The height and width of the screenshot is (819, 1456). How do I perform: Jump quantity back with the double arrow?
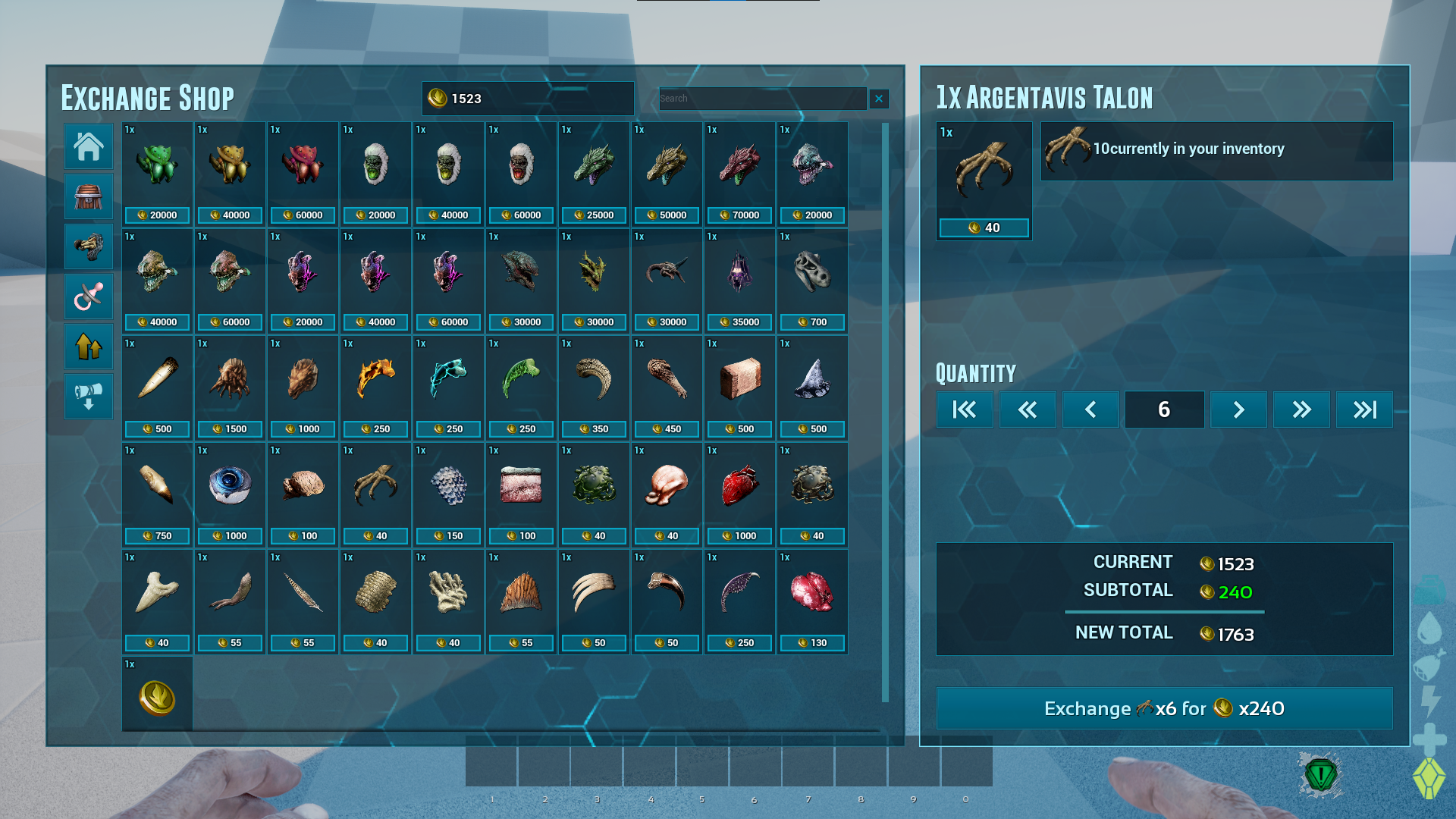click(x=1028, y=409)
